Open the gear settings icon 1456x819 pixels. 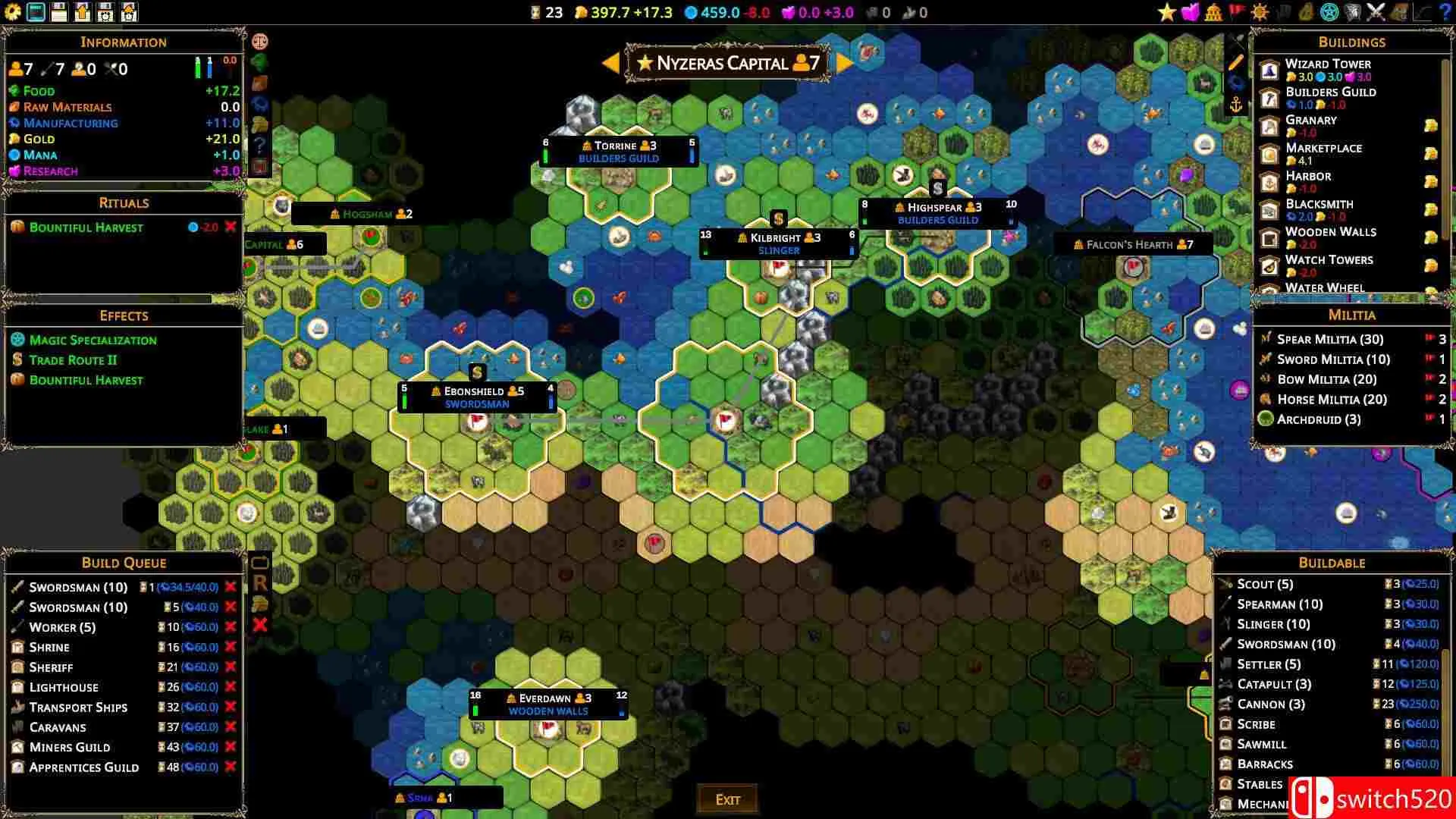point(13,12)
